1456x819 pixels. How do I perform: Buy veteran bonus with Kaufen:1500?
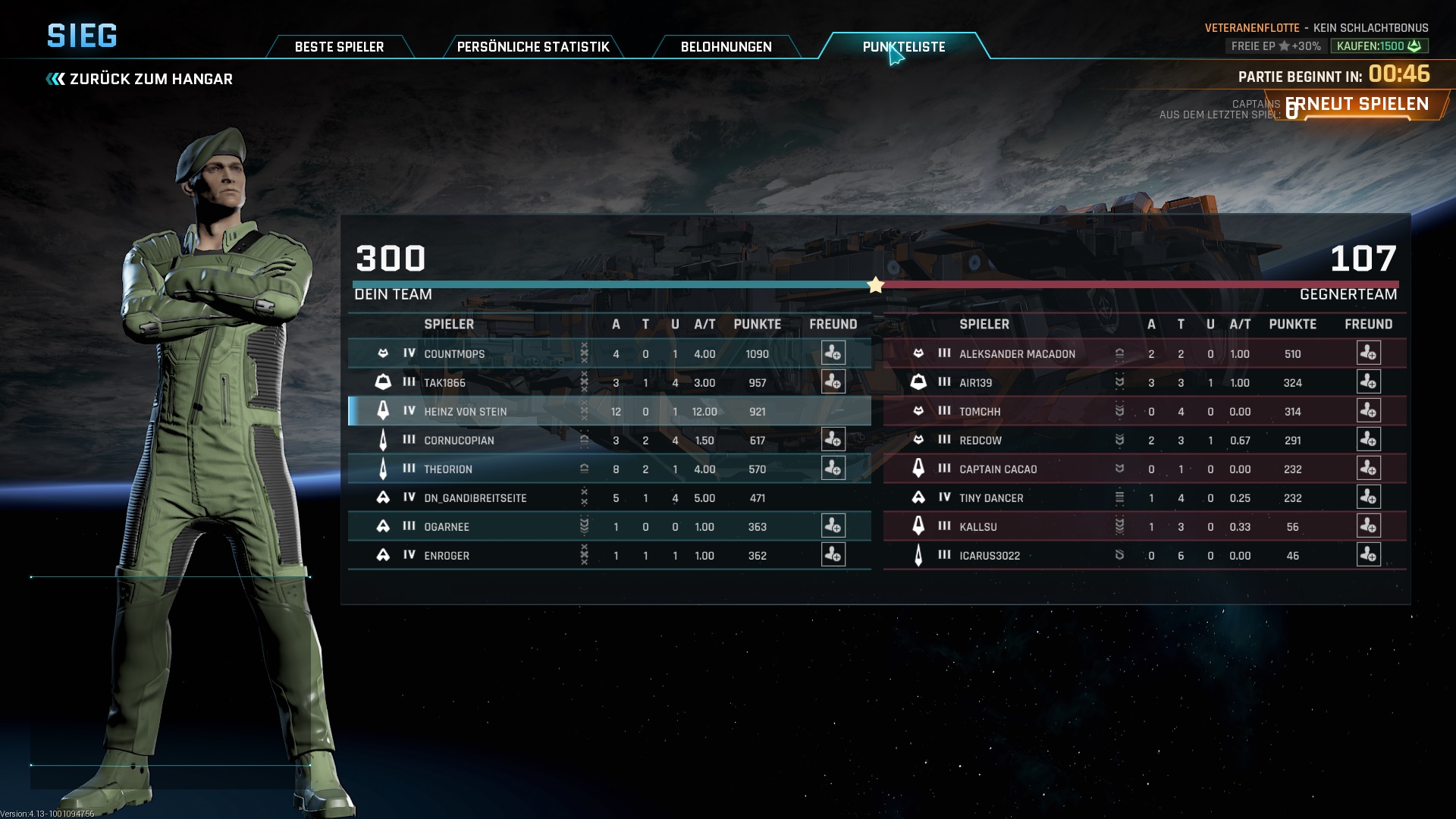(1379, 46)
